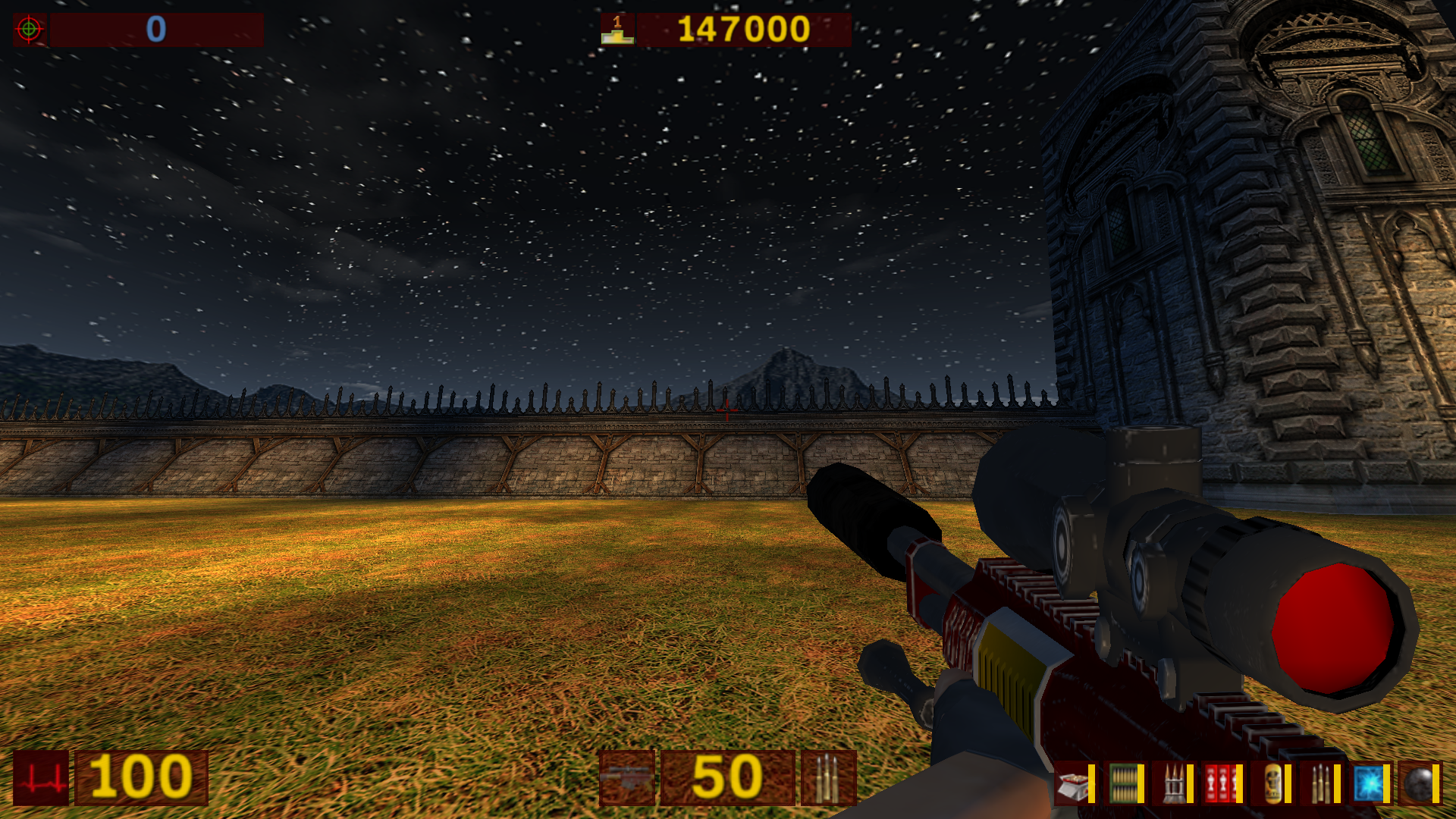
Task: Select the iron cannonball ammo icon
Action: click(x=1417, y=783)
